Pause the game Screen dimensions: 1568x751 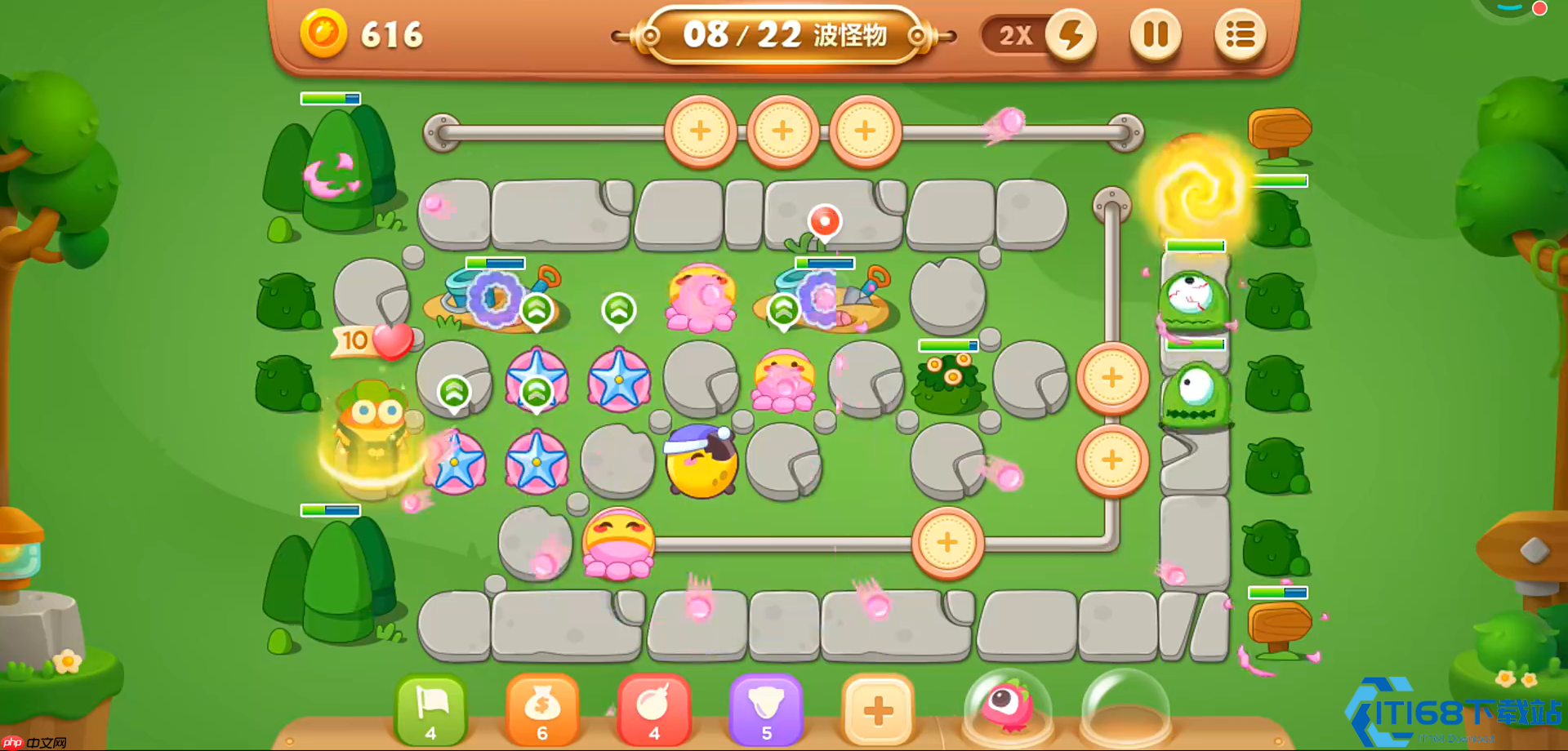coord(1155,35)
